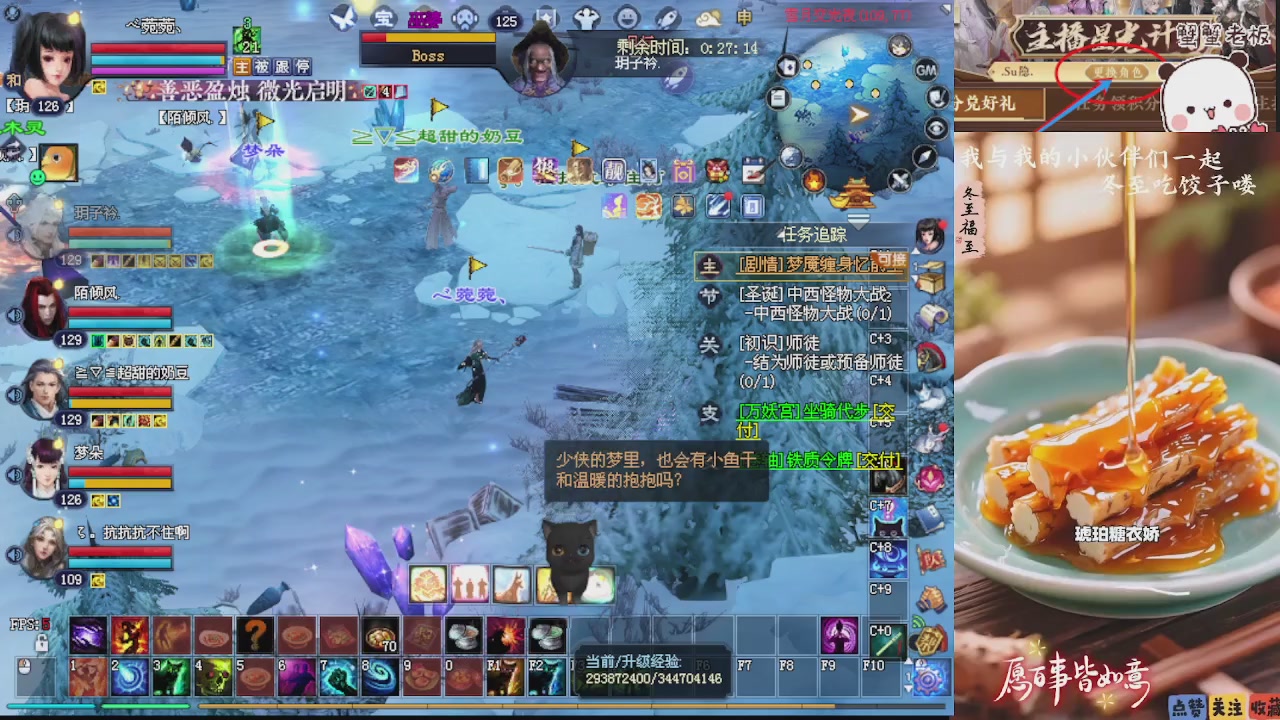Screen dimensions: 1280x720
Task: Collapse the 主 main quest entry
Action: tap(709, 265)
